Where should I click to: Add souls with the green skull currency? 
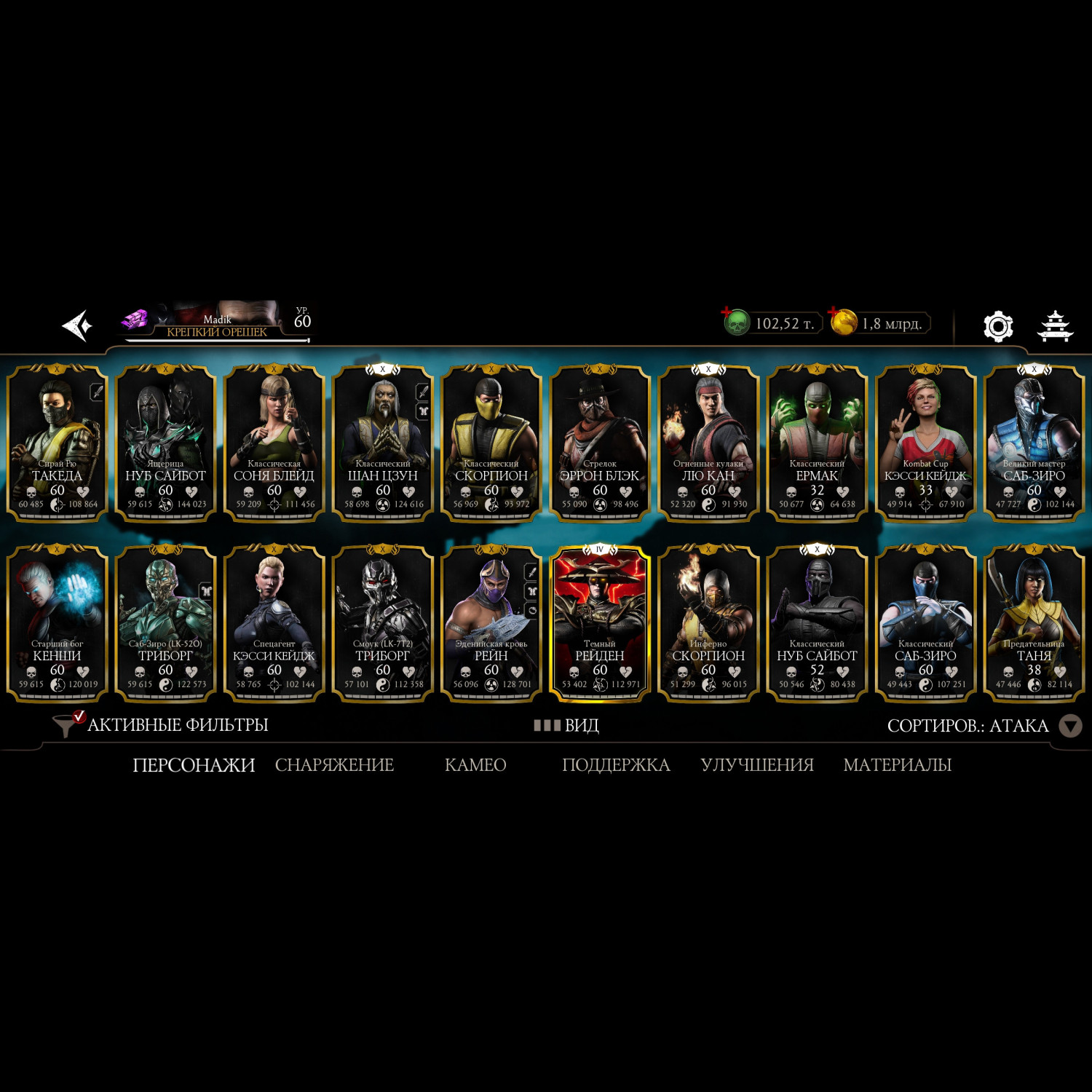coord(736,323)
